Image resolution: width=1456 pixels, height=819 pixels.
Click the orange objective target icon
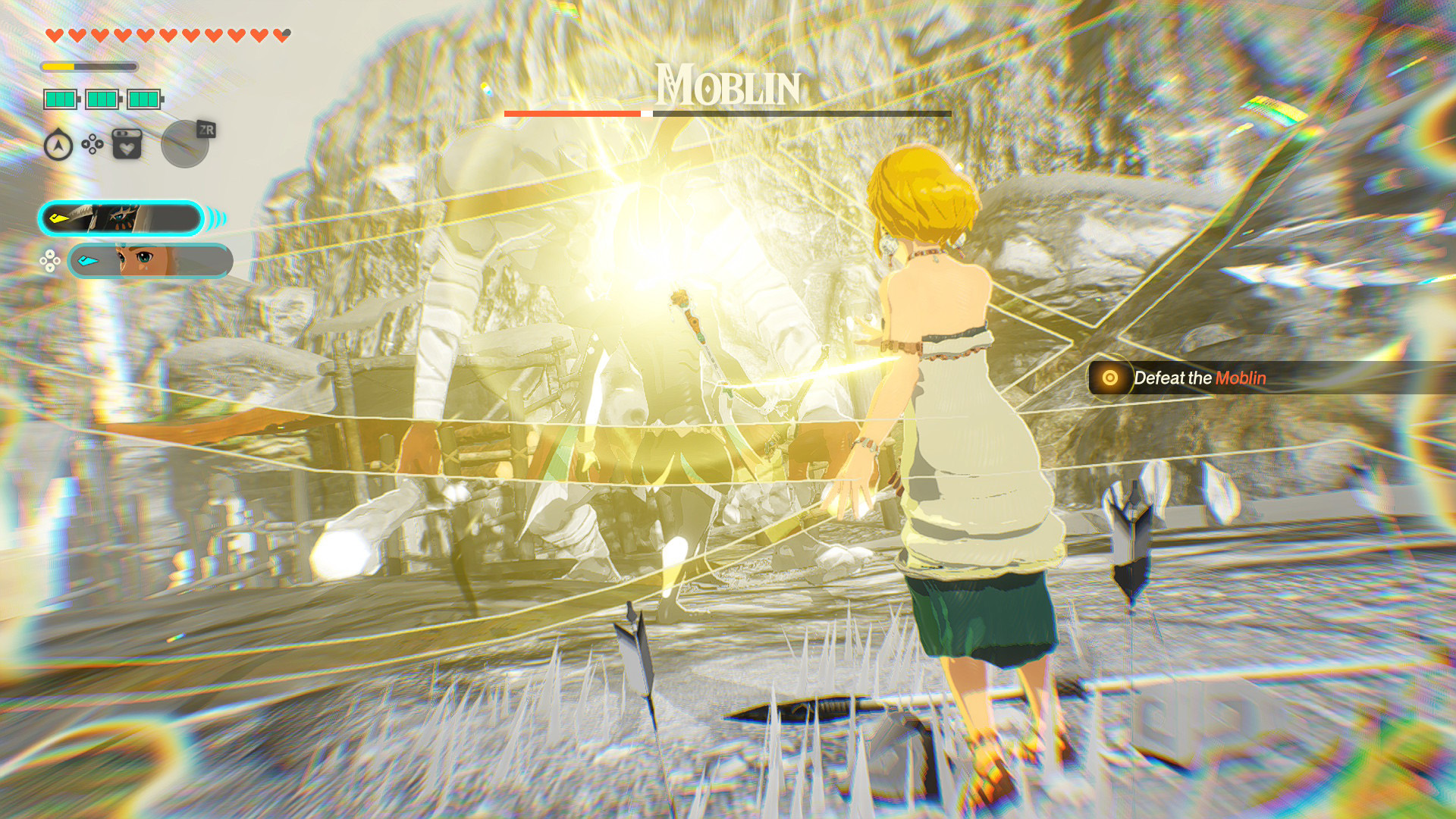[1110, 378]
